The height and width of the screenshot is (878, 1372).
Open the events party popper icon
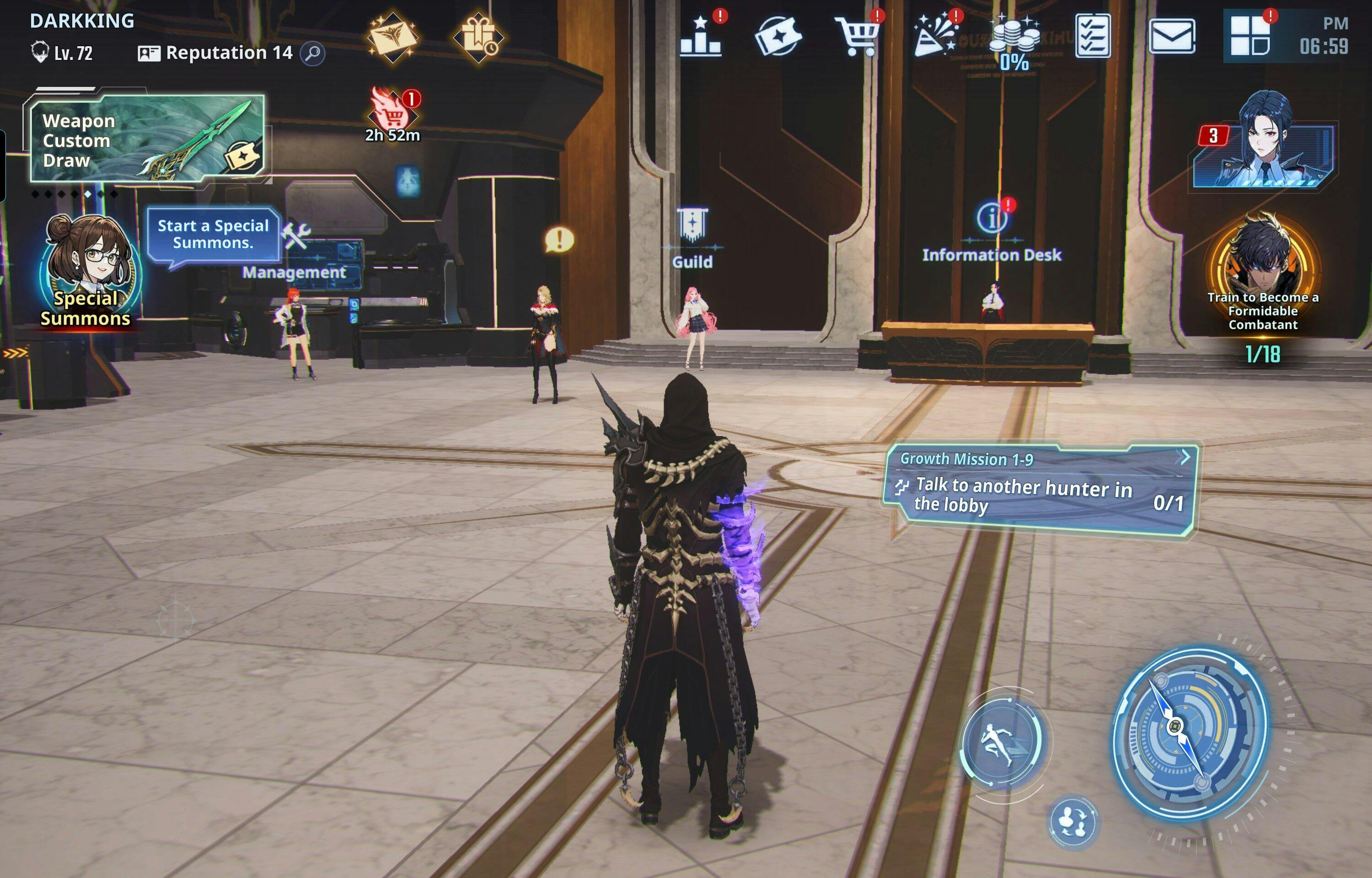[x=935, y=37]
